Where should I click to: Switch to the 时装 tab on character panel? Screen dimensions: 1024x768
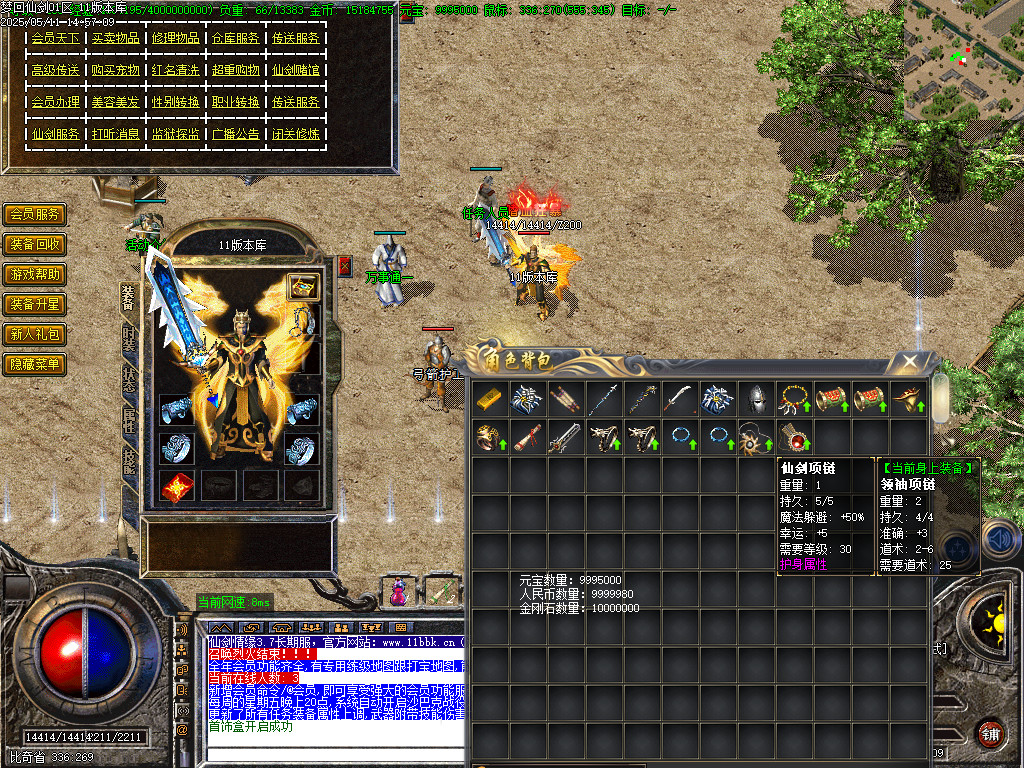coord(129,340)
